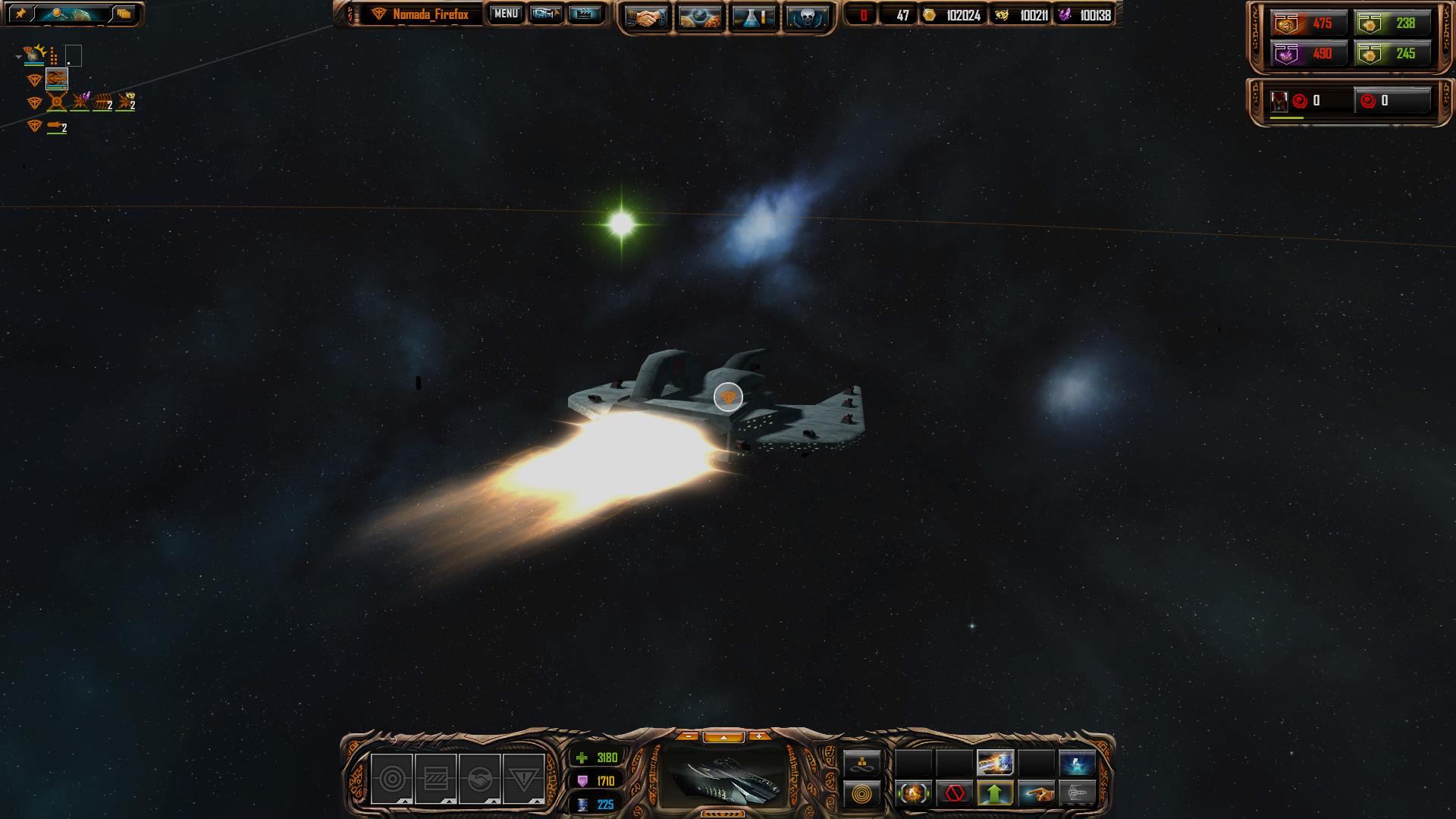This screenshot has height=819, width=1456.
Task: Open the warning triangle panel slot
Action: tap(523, 779)
